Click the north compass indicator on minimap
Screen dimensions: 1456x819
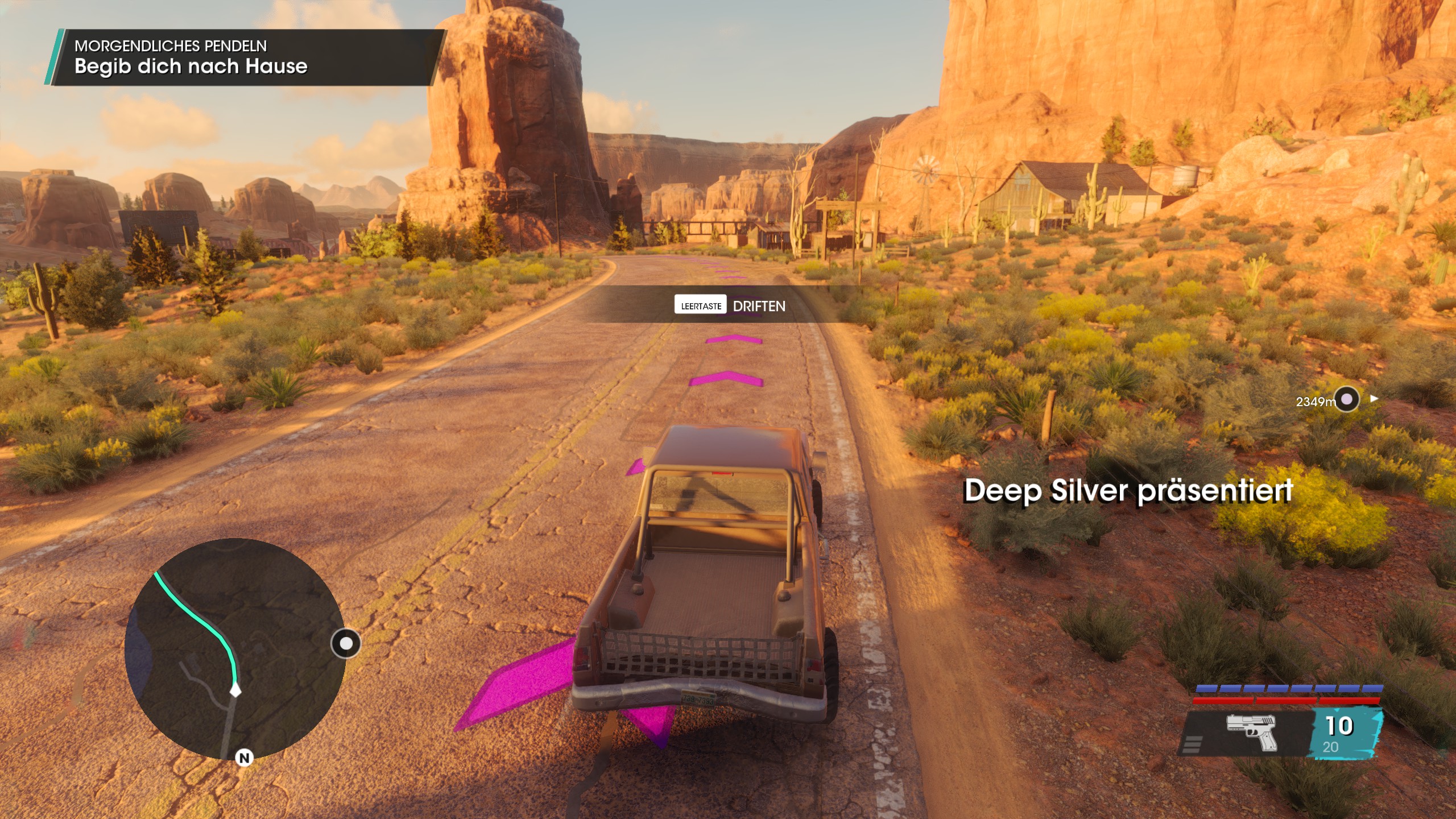click(x=244, y=758)
